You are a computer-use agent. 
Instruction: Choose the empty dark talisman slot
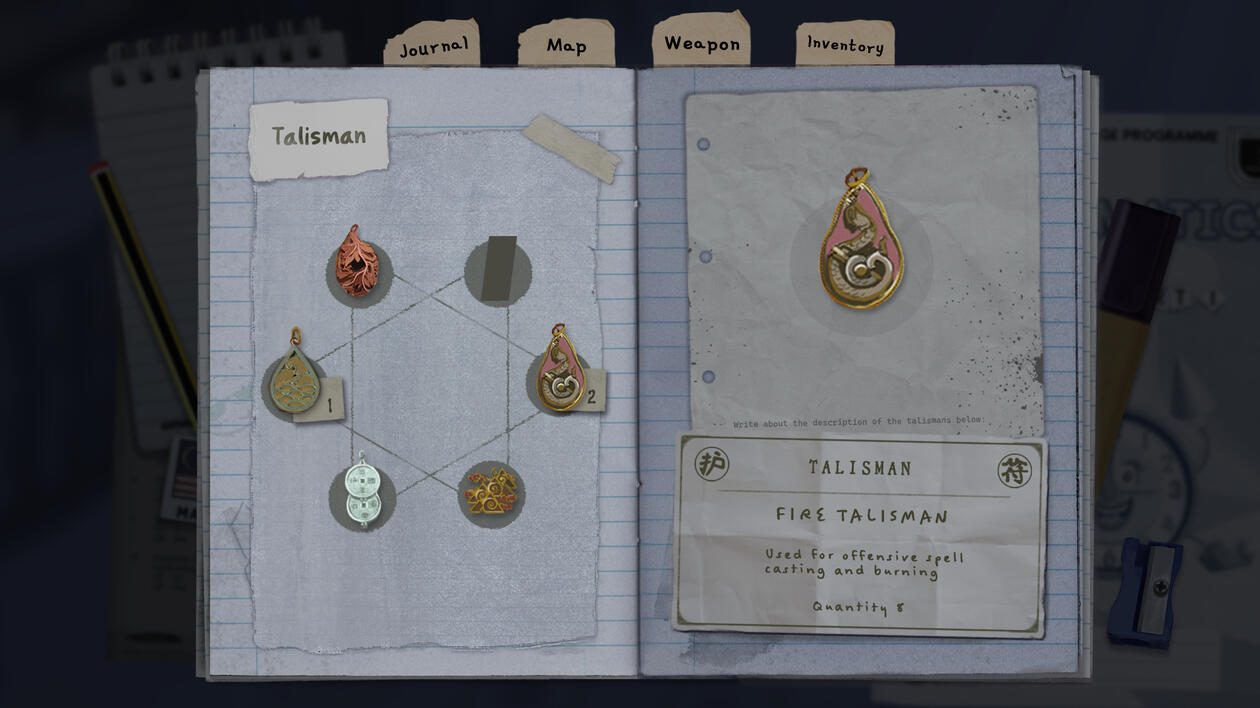click(x=498, y=270)
